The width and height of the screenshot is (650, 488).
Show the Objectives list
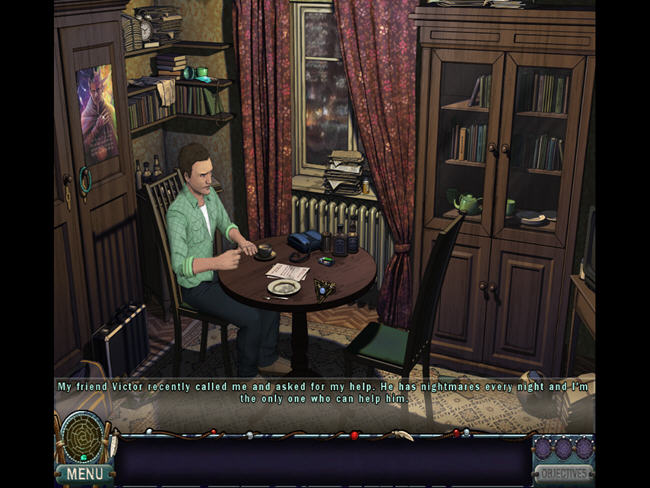[x=563, y=472]
